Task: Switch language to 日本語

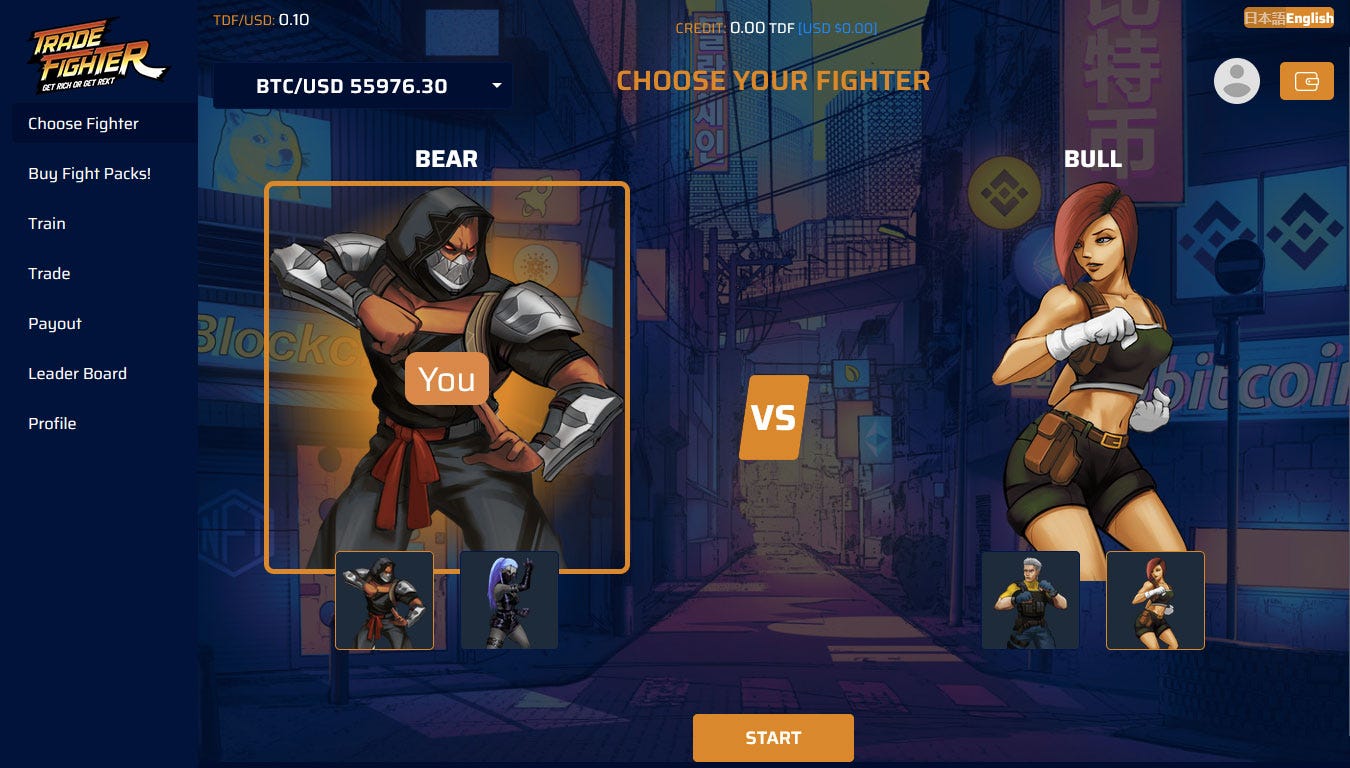Action: [x=1264, y=18]
